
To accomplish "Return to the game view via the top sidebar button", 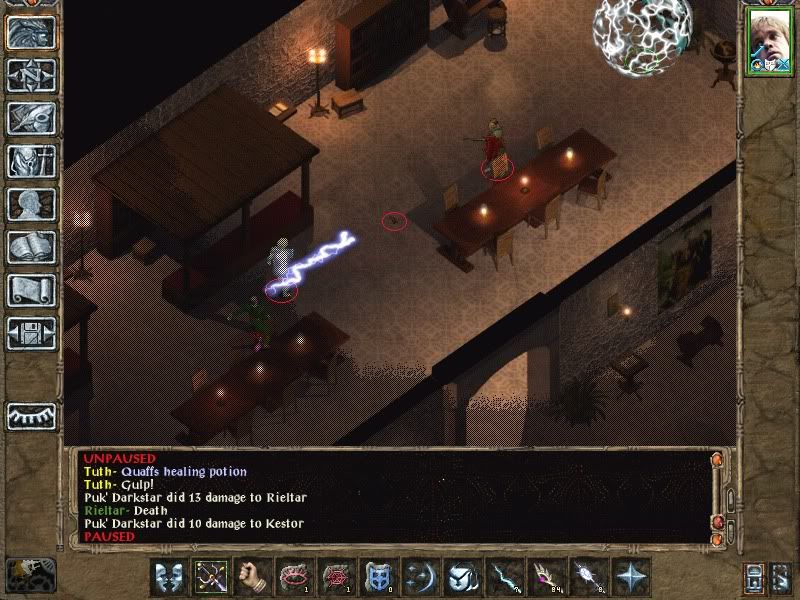I will pyautogui.click(x=31, y=33).
